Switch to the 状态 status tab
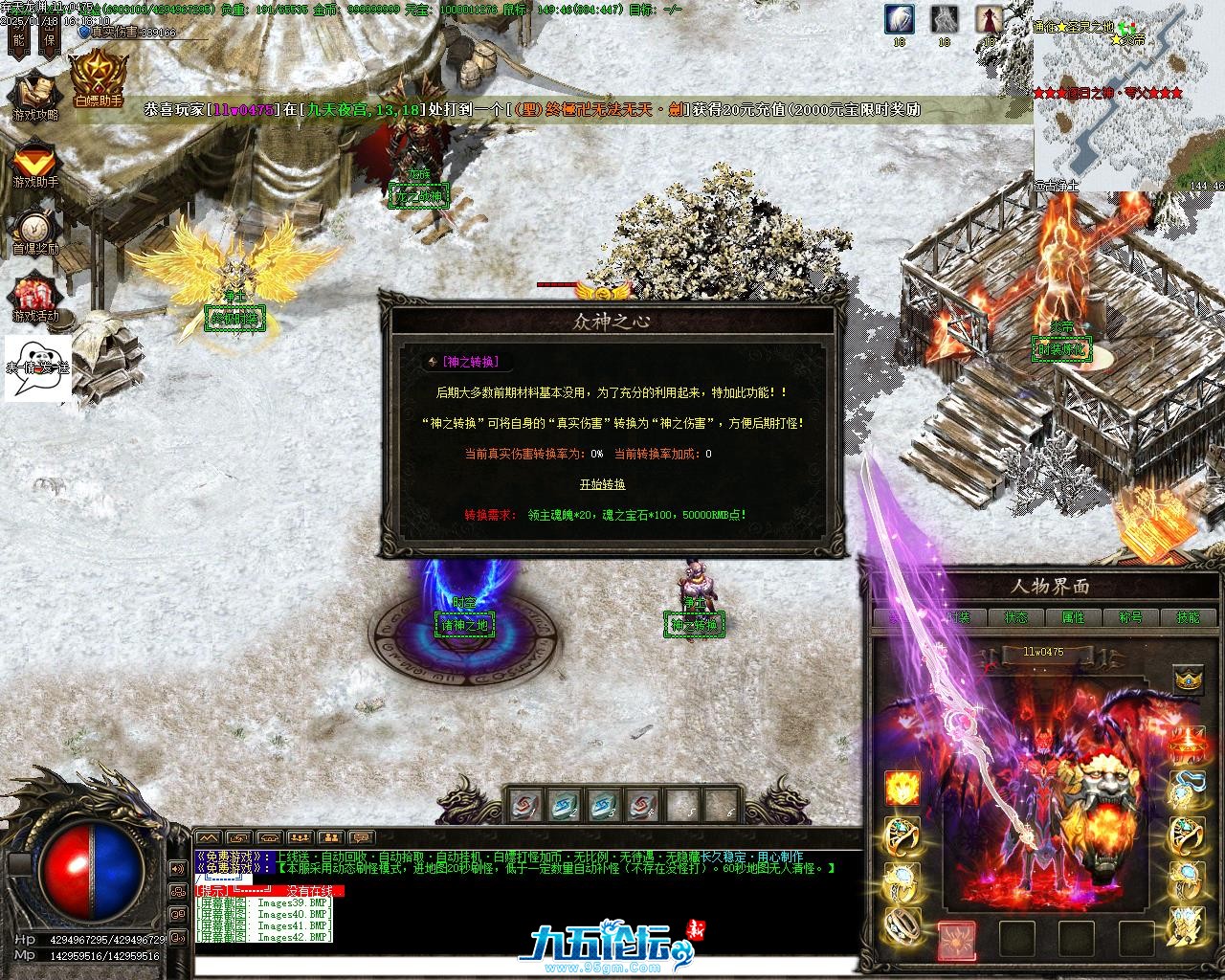This screenshot has height=980, width=1225. [x=1015, y=617]
